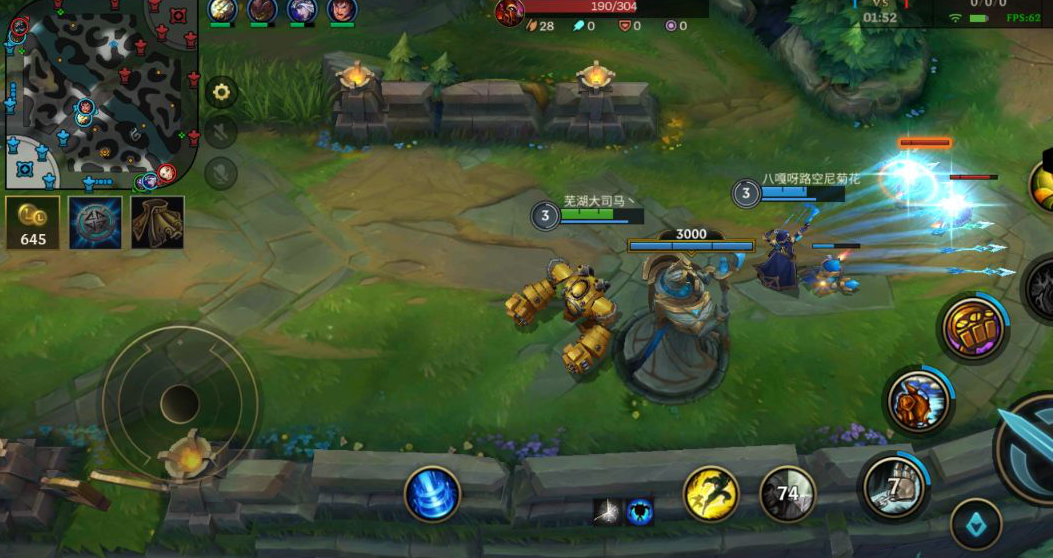Use the golden fist ability icon
This screenshot has width=1053, height=558.
click(975, 328)
